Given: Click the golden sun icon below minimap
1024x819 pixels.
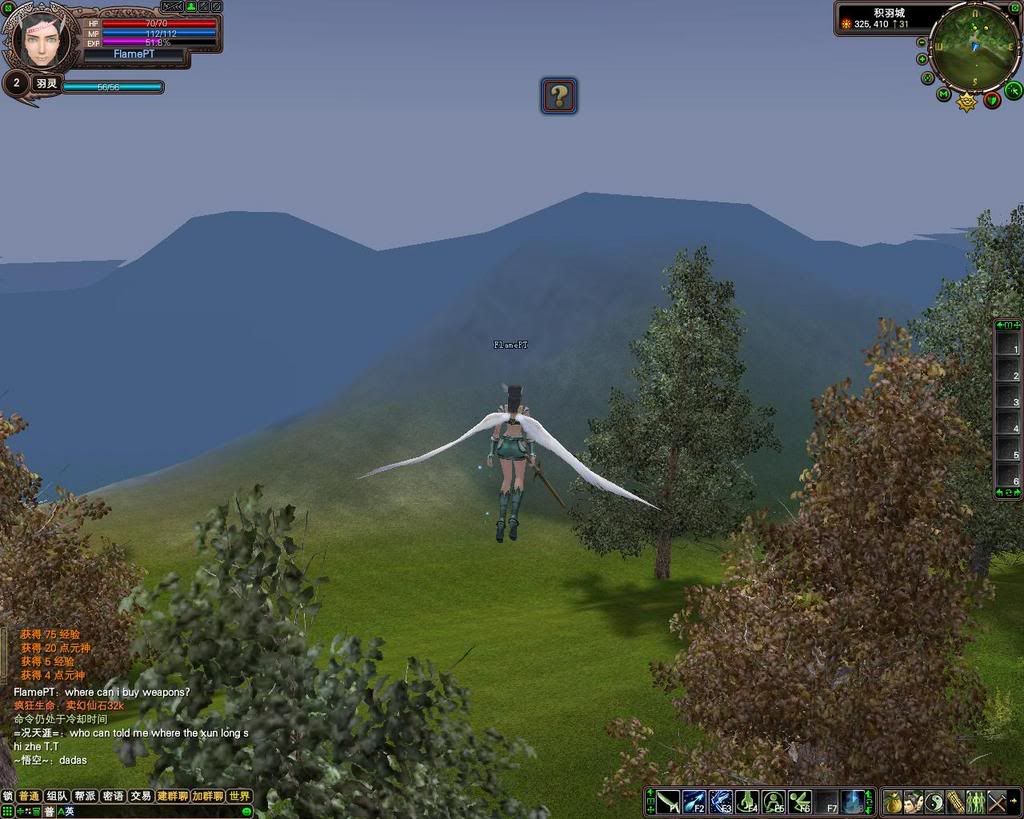Looking at the screenshot, I should coord(967,101).
